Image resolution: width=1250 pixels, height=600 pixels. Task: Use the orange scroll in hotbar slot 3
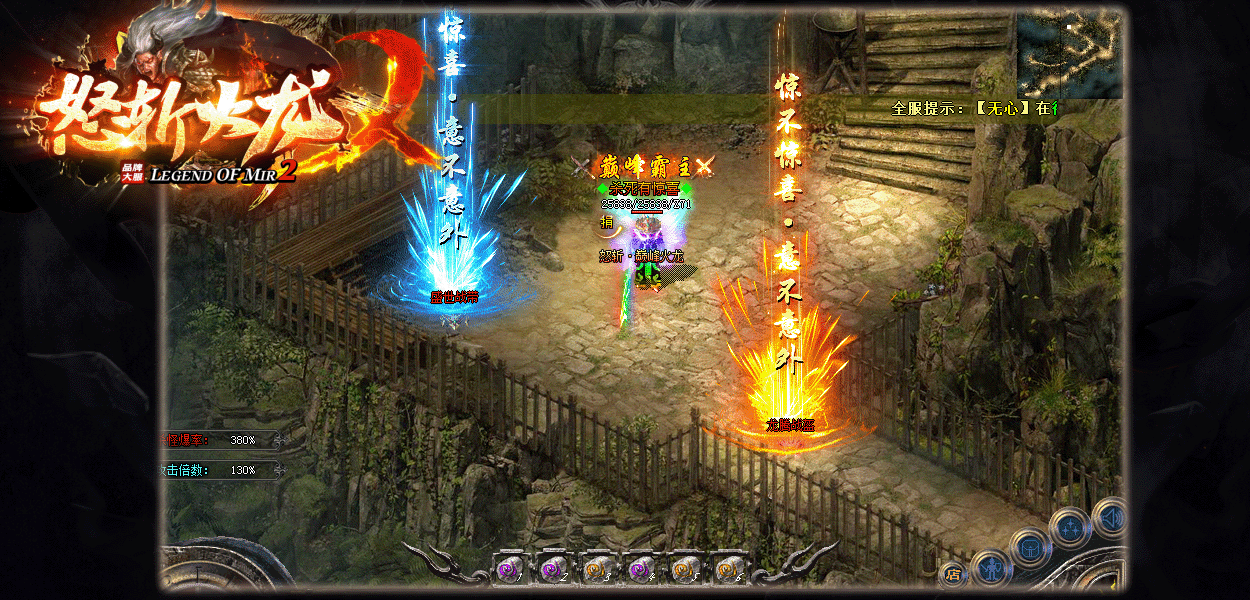(597, 569)
